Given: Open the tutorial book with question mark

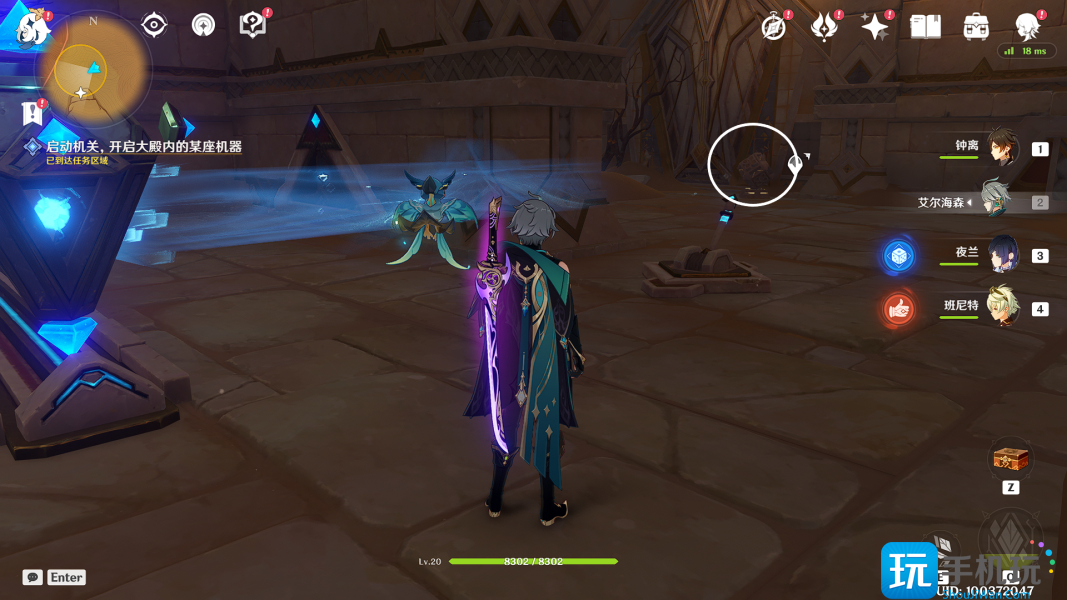Looking at the screenshot, I should click(x=253, y=25).
